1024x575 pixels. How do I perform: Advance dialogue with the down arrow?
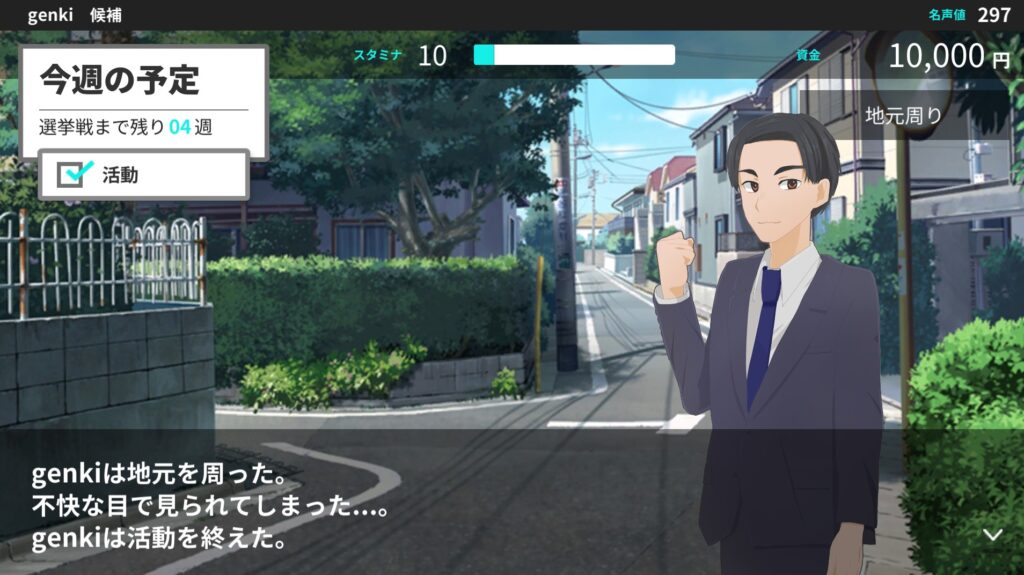pyautogui.click(x=992, y=535)
